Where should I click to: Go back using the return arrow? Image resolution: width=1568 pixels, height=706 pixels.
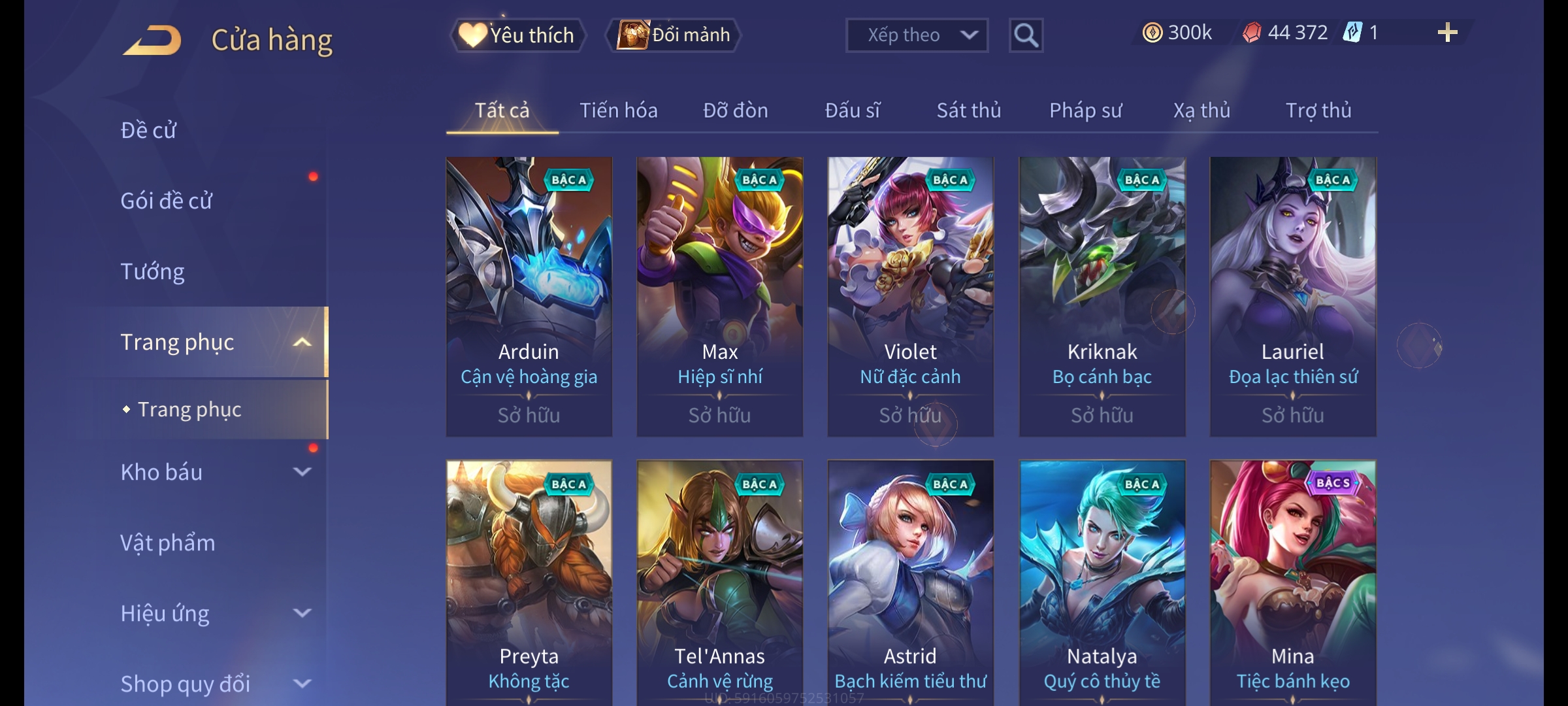pyautogui.click(x=152, y=39)
